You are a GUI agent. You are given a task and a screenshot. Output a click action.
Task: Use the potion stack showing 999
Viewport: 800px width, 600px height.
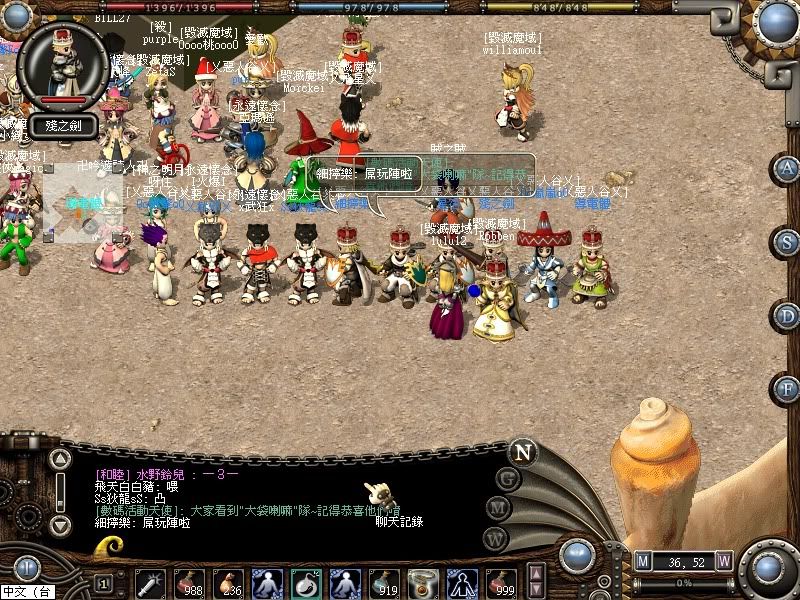[x=501, y=582]
